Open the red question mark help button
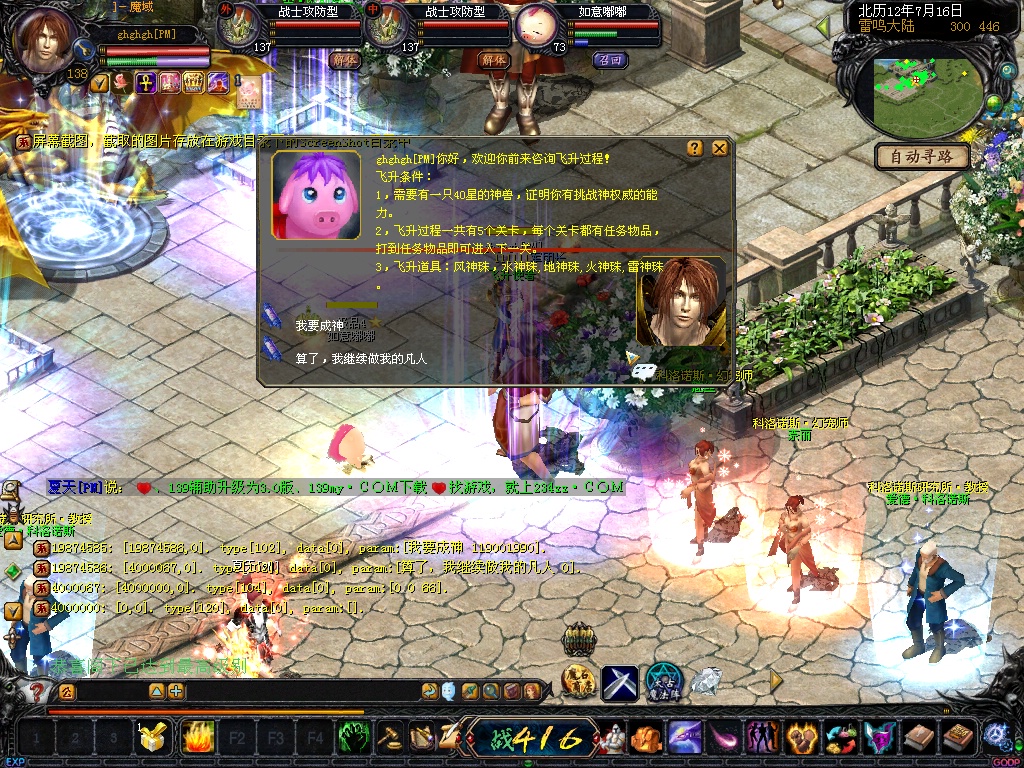Screen dimensions: 1024x768 pyautogui.click(x=37, y=691)
